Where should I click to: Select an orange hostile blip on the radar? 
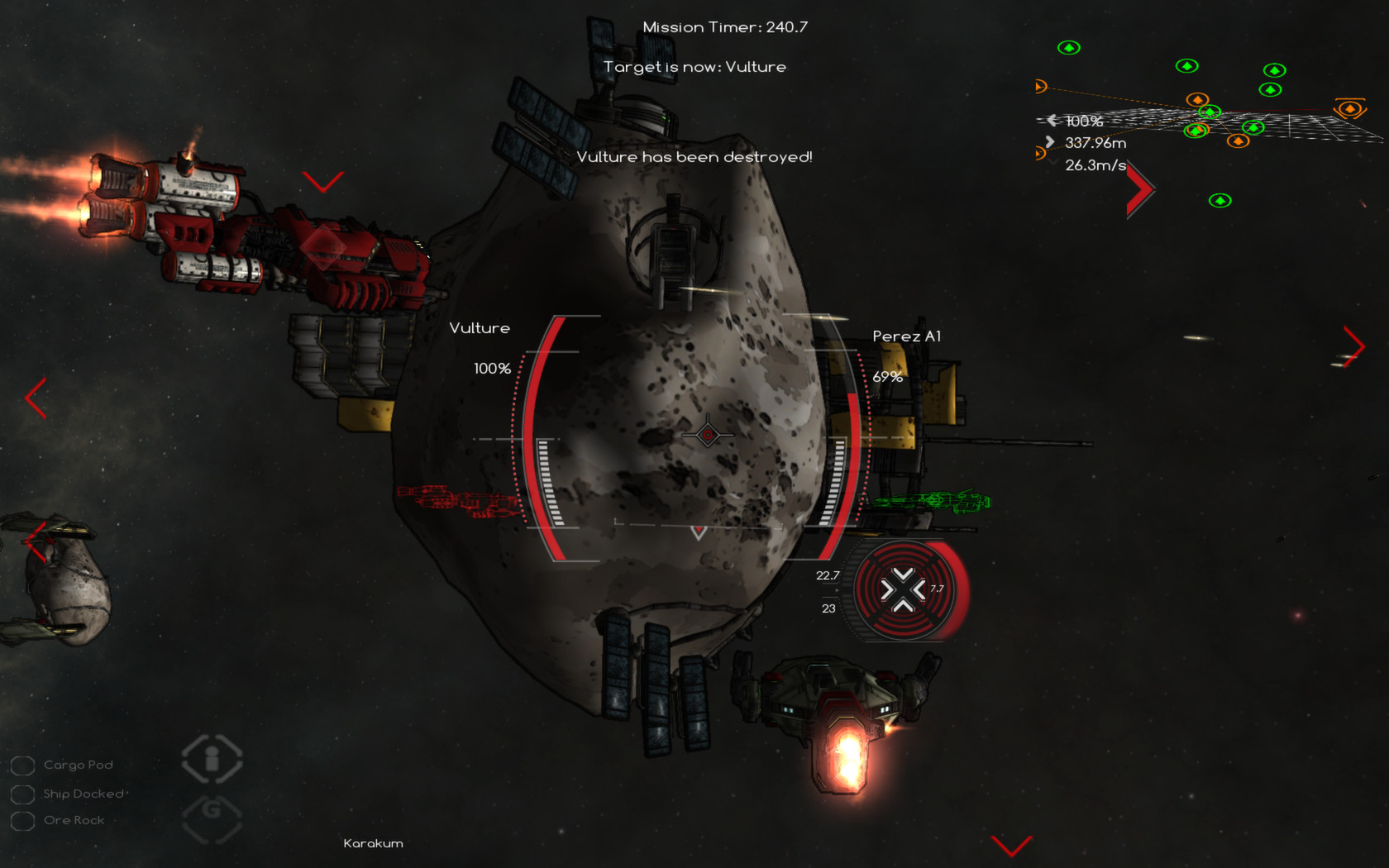pos(1198,100)
